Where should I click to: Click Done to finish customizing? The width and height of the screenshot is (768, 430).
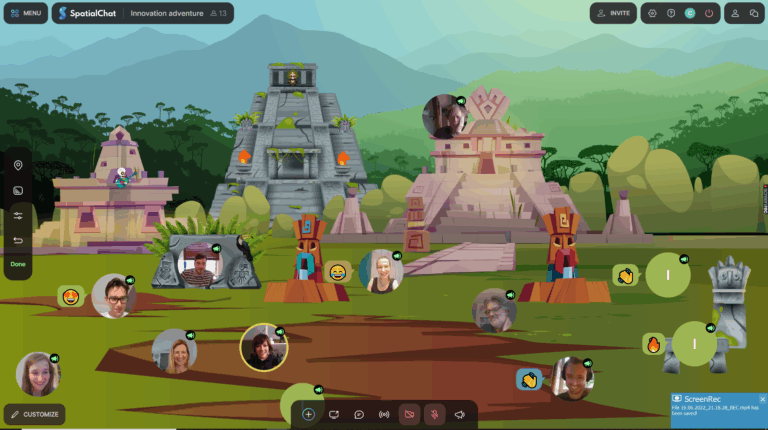click(18, 264)
